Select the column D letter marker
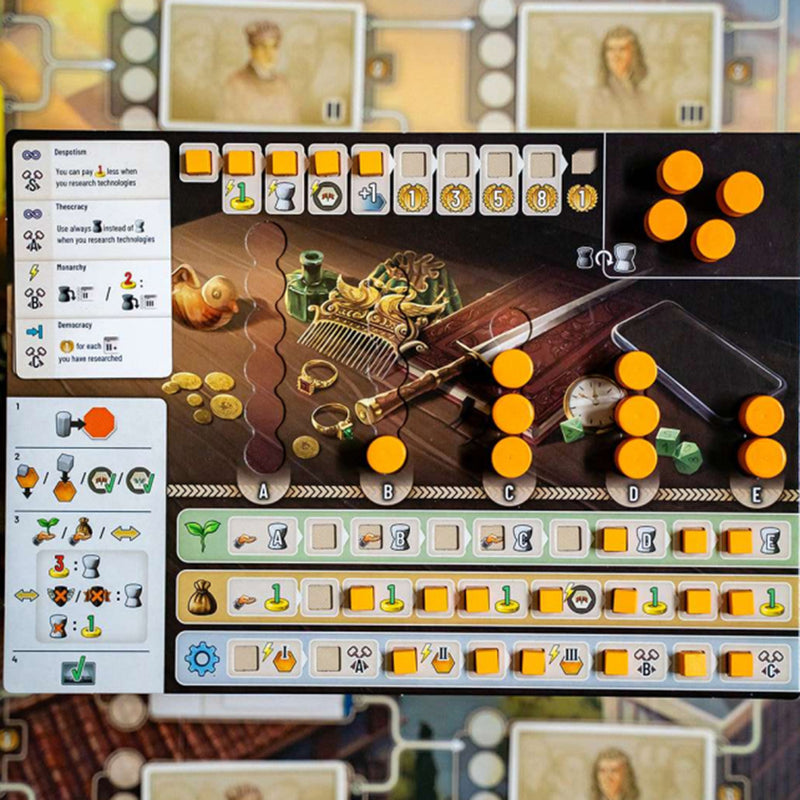The image size is (800, 800). coord(636,491)
